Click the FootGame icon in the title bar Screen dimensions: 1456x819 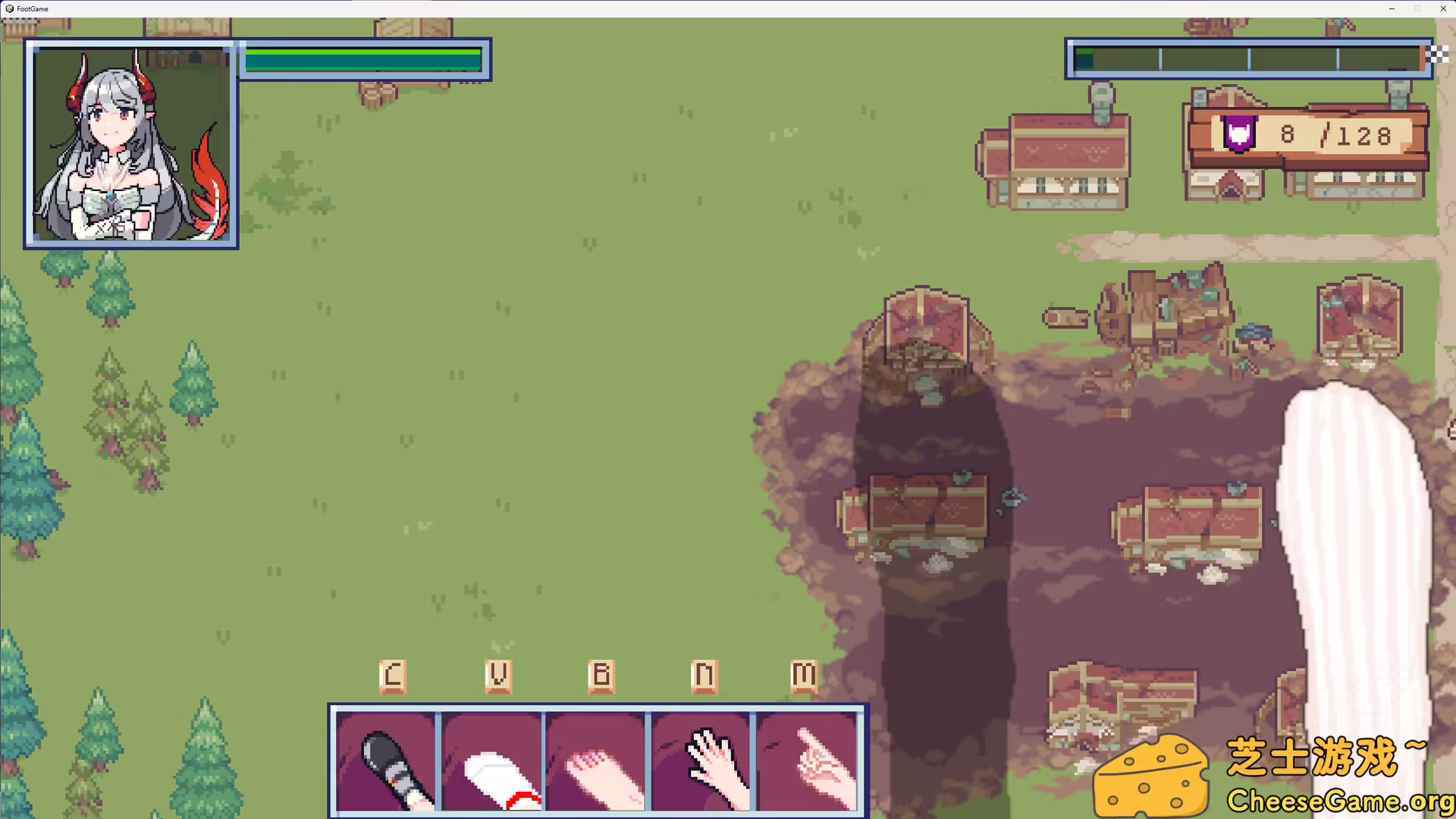(x=10, y=8)
